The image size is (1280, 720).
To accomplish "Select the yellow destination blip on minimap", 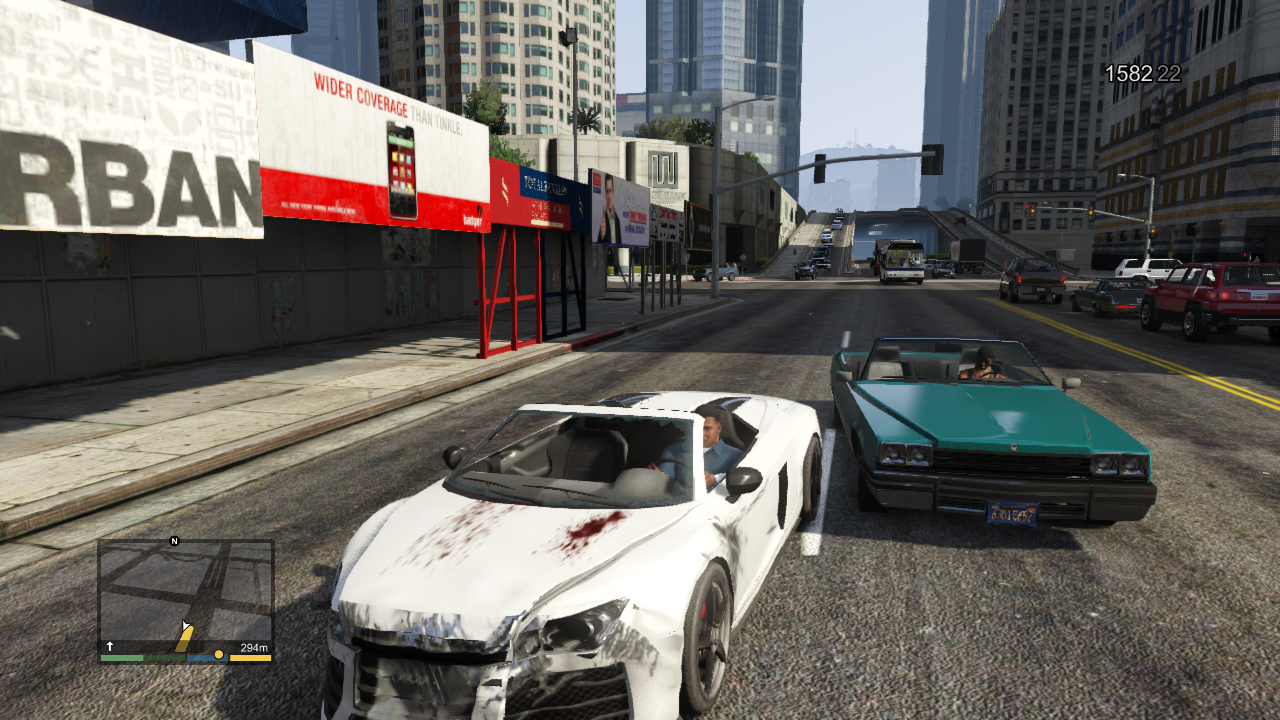I will [219, 654].
